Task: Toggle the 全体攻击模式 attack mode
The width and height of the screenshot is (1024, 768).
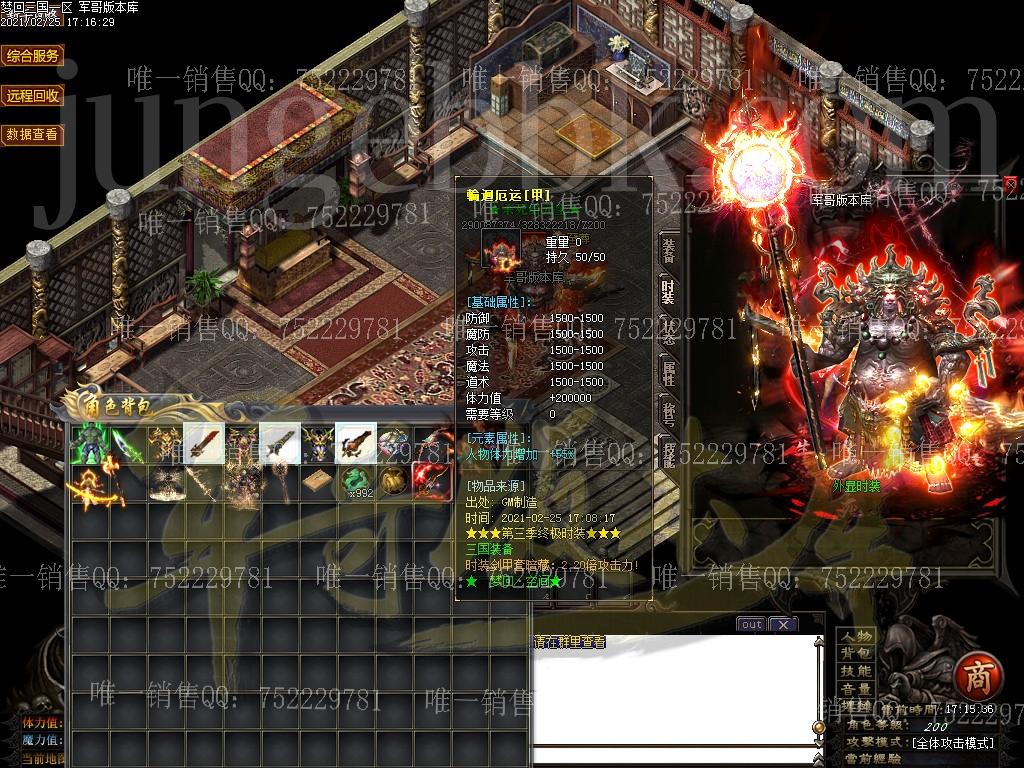Action: (952, 743)
